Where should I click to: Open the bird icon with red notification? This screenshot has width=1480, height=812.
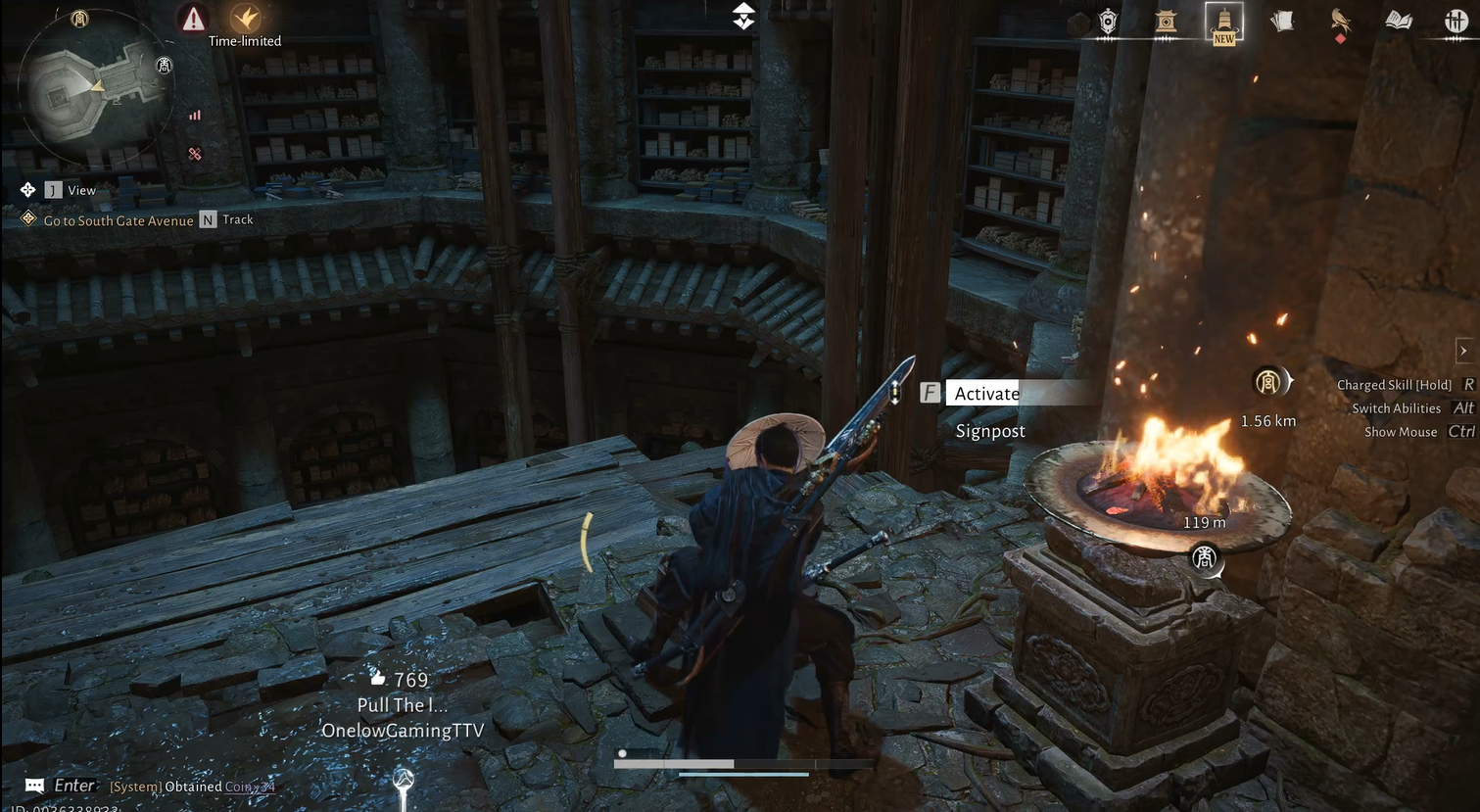[1340, 22]
